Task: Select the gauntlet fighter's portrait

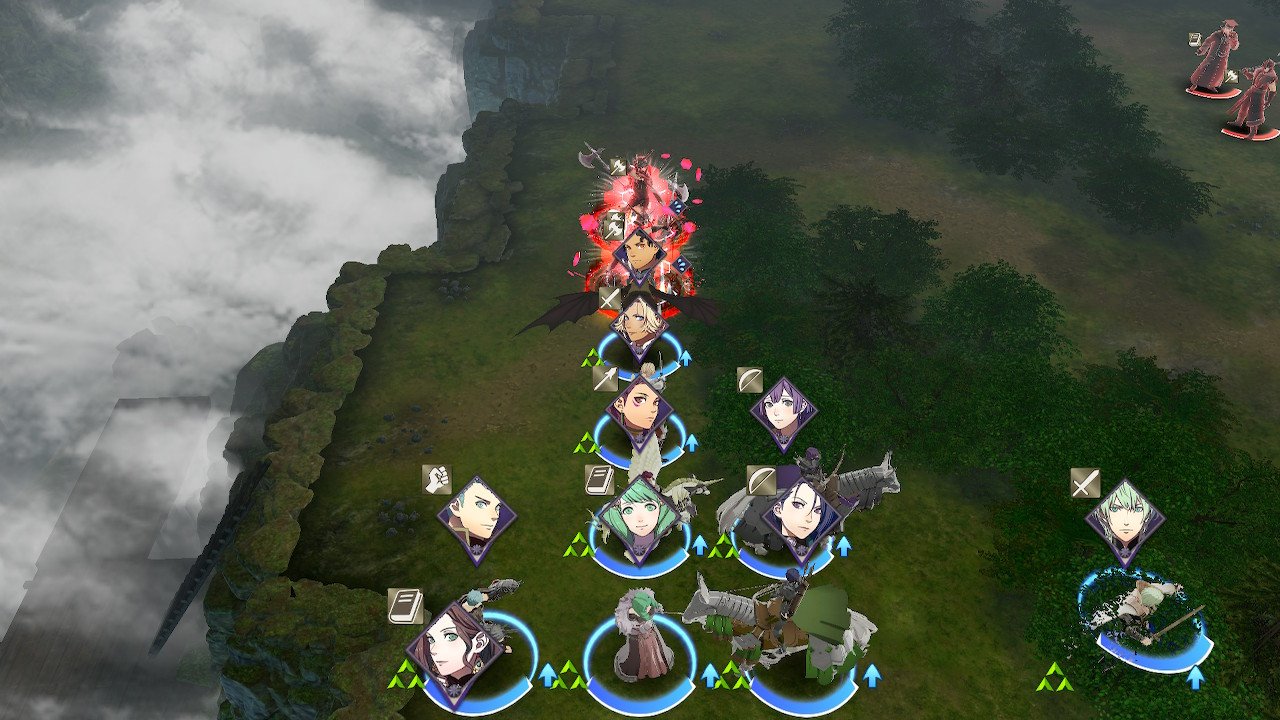Action: [477, 516]
